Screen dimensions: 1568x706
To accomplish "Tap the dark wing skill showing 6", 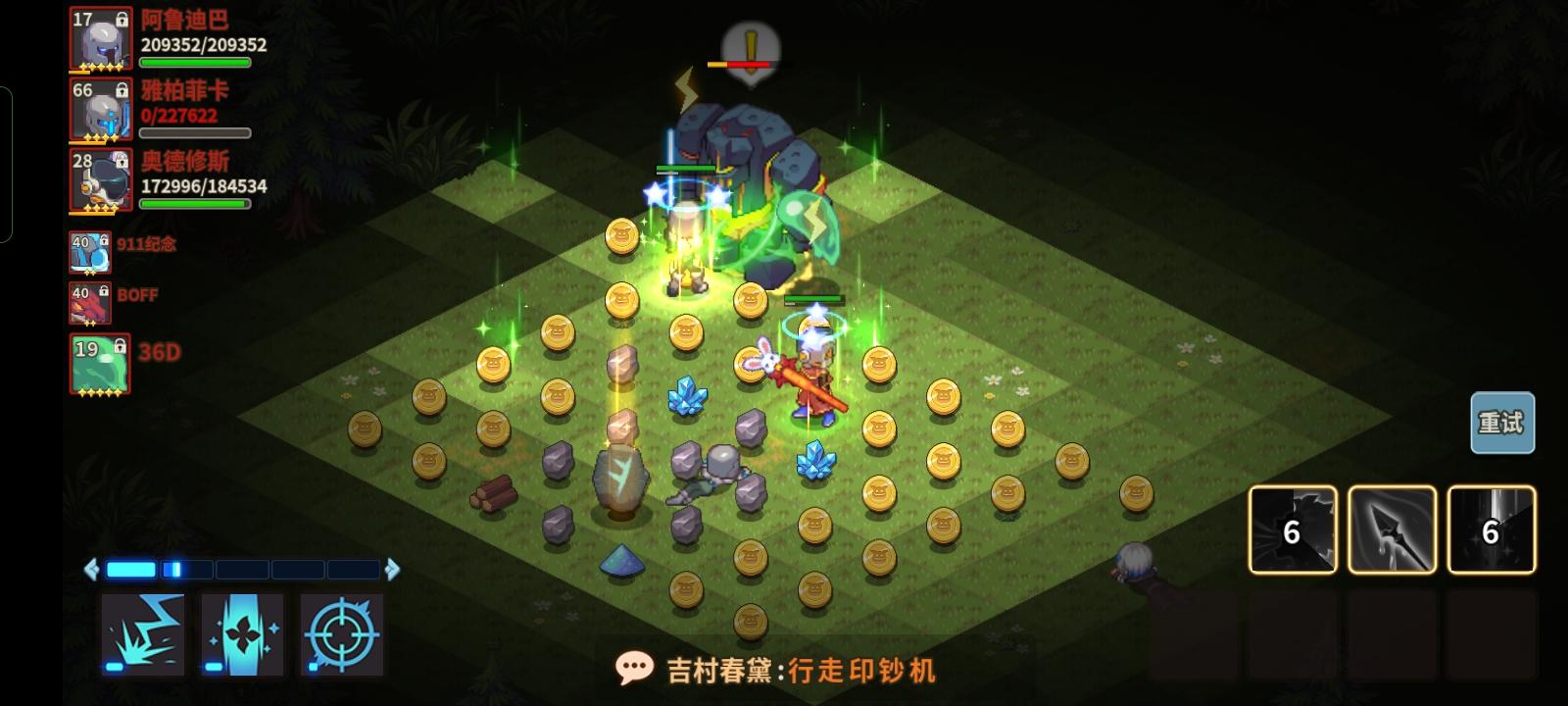I will click(x=1292, y=529).
